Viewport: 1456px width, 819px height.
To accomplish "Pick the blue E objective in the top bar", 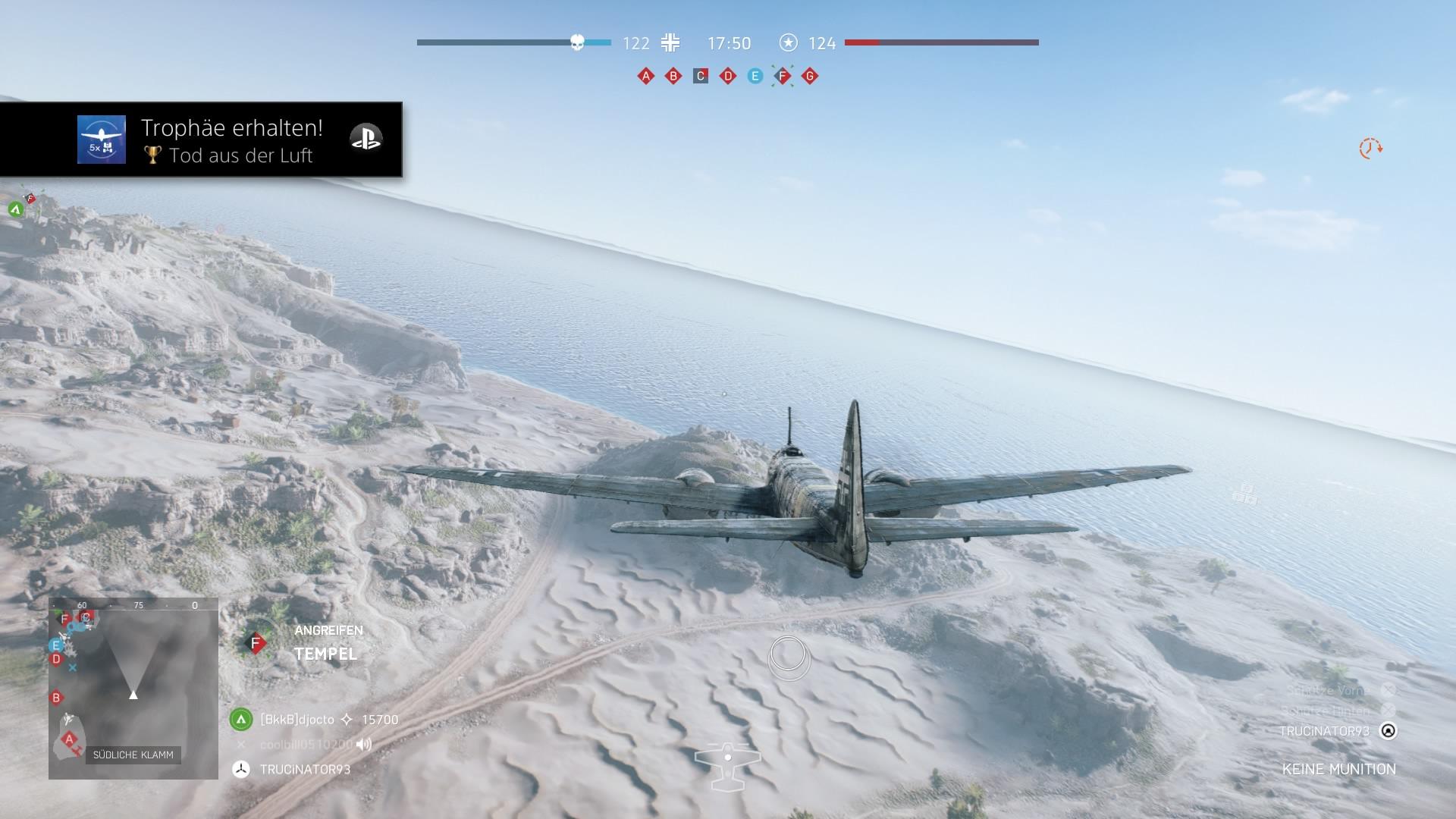I will [755, 76].
